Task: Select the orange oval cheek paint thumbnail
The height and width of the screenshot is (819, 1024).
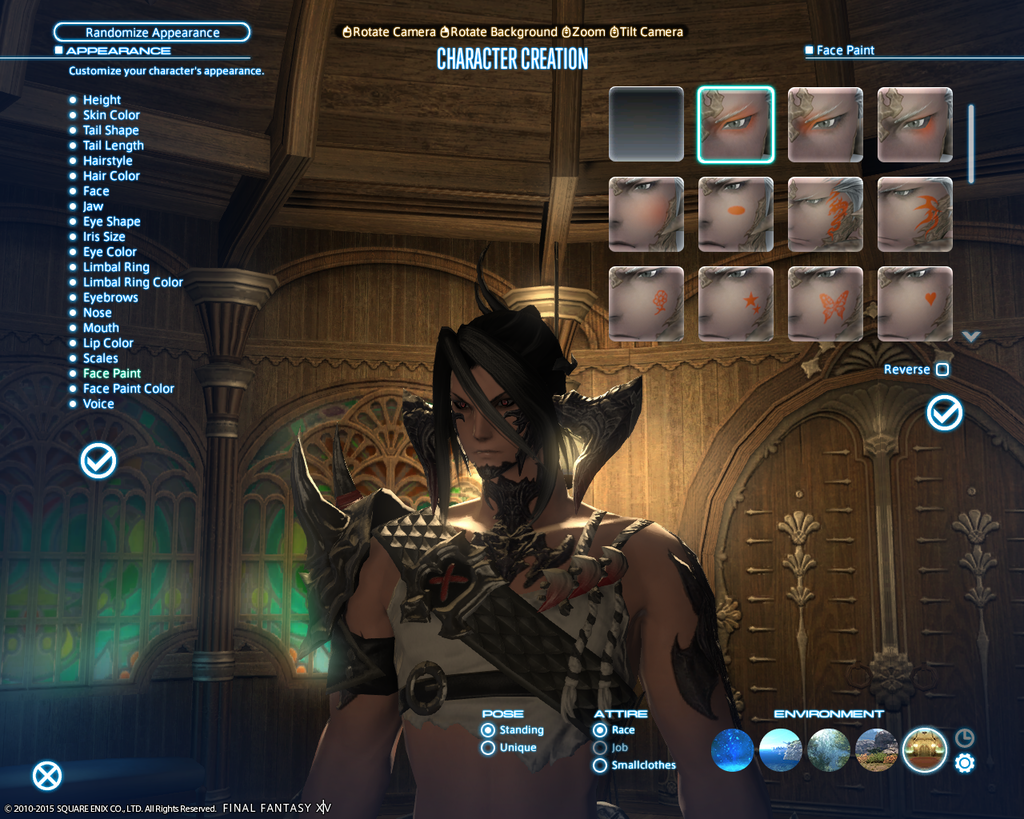Action: (x=736, y=214)
